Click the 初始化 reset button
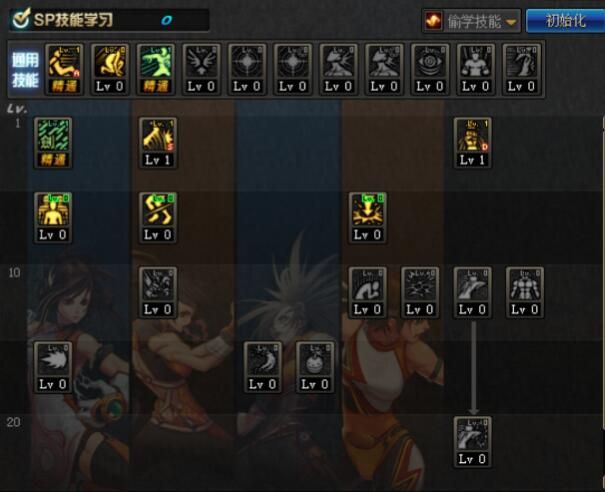Viewport: 605px width, 492px height. (563, 20)
